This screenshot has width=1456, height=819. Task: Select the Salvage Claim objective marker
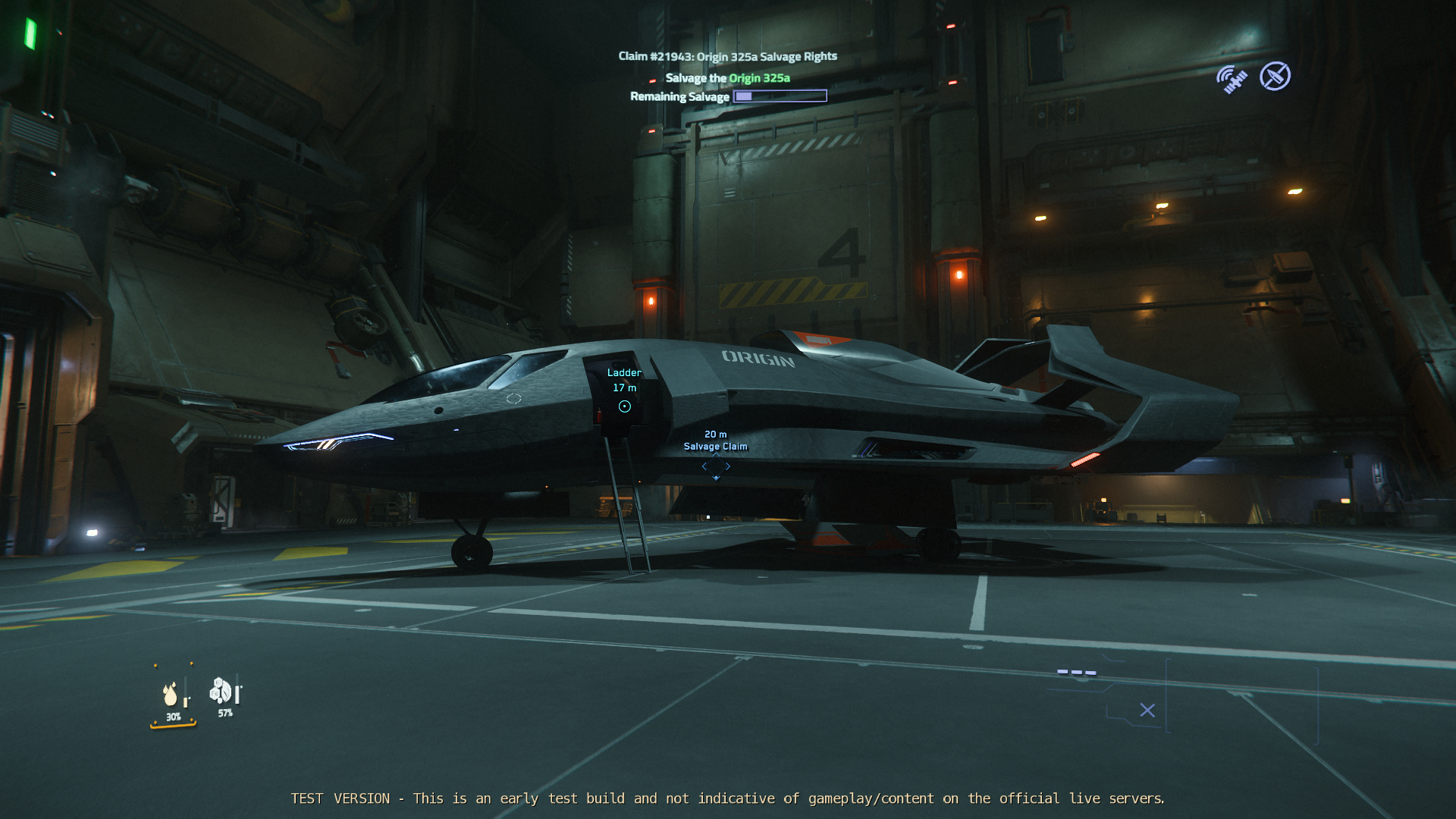click(x=716, y=466)
